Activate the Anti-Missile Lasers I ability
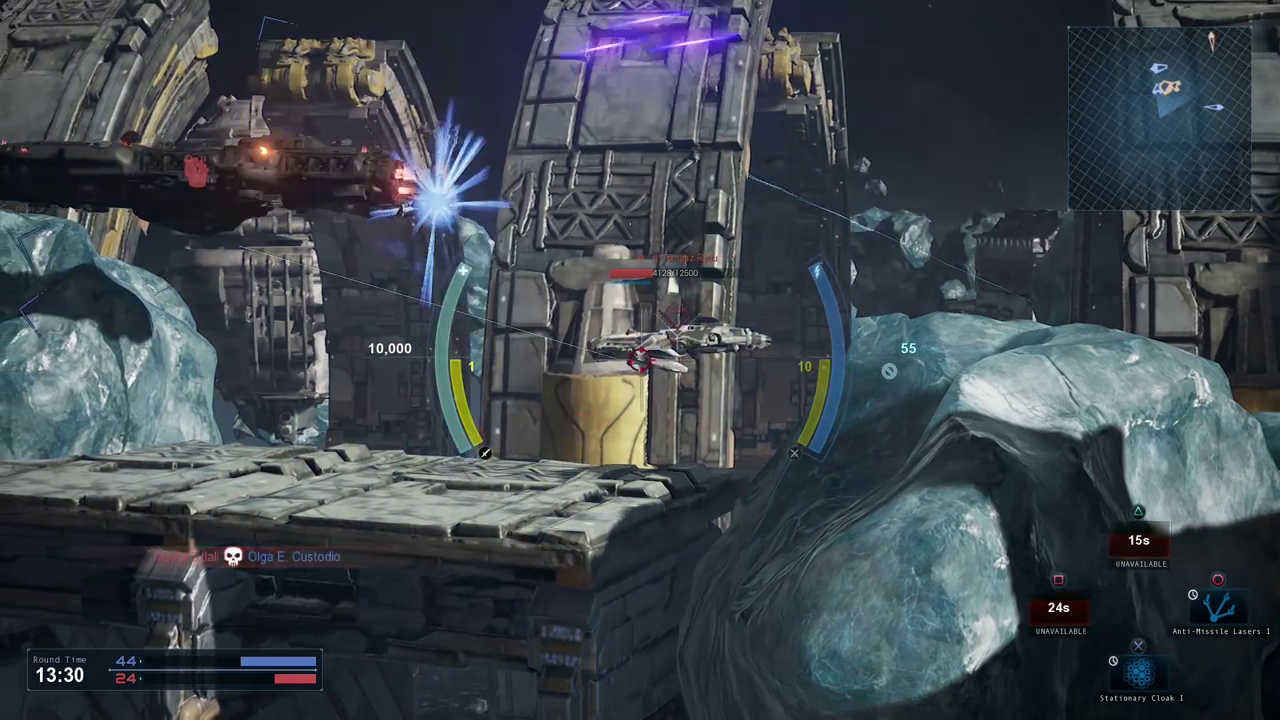This screenshot has width=1280, height=720. point(1220,607)
